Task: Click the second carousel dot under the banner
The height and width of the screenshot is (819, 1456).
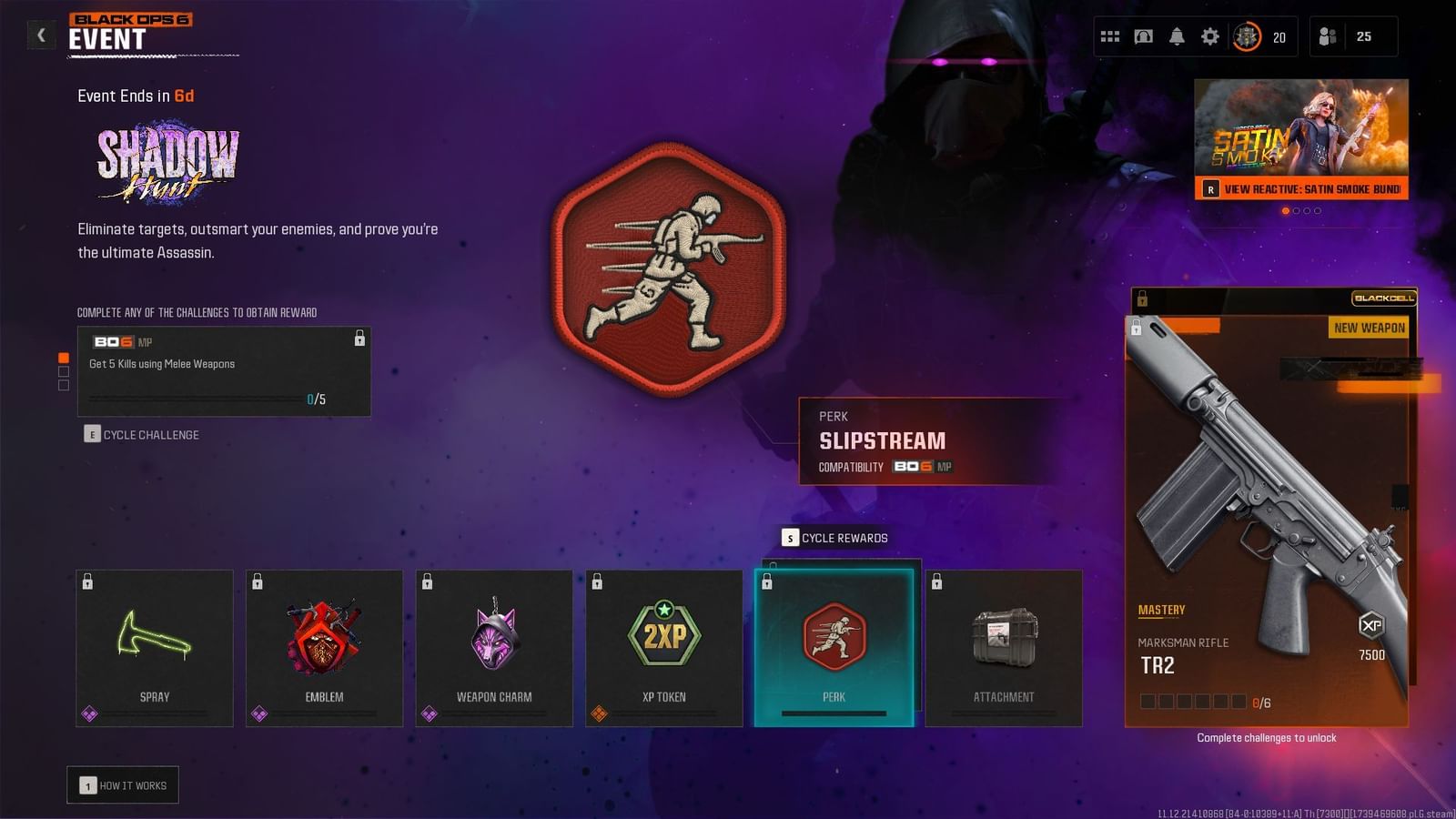Action: [x=1296, y=210]
